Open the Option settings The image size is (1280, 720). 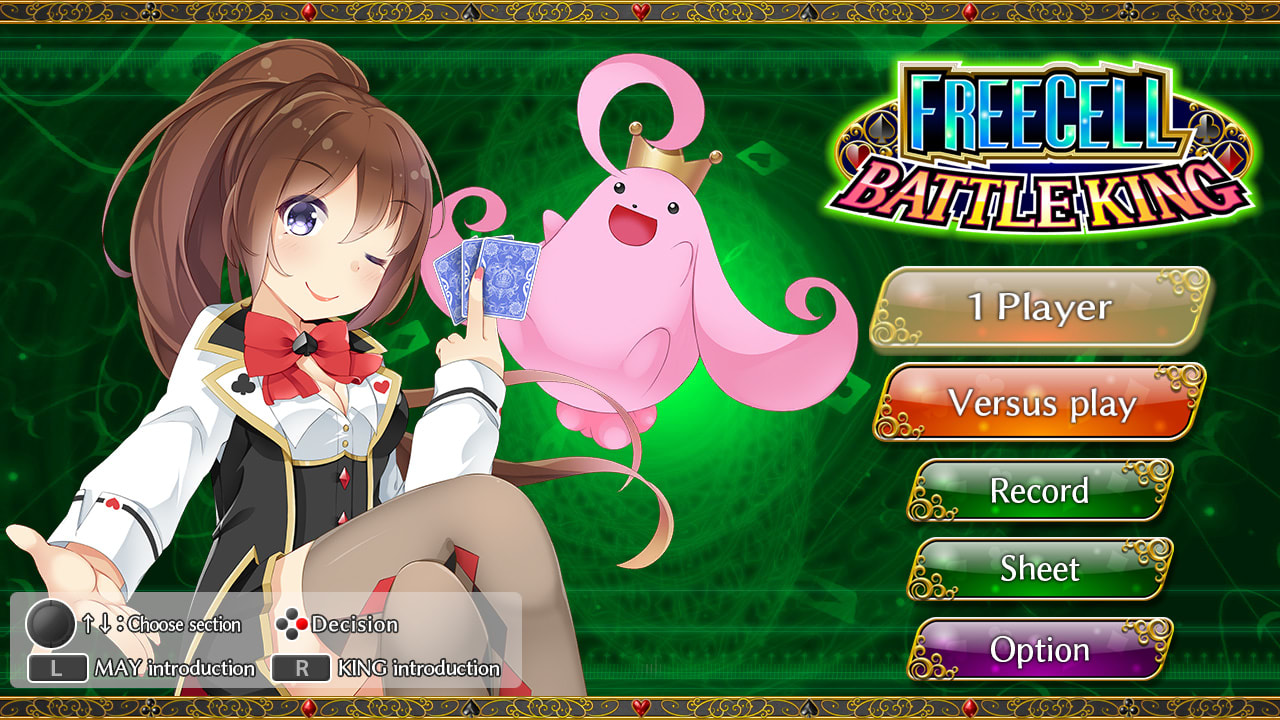click(x=1042, y=650)
